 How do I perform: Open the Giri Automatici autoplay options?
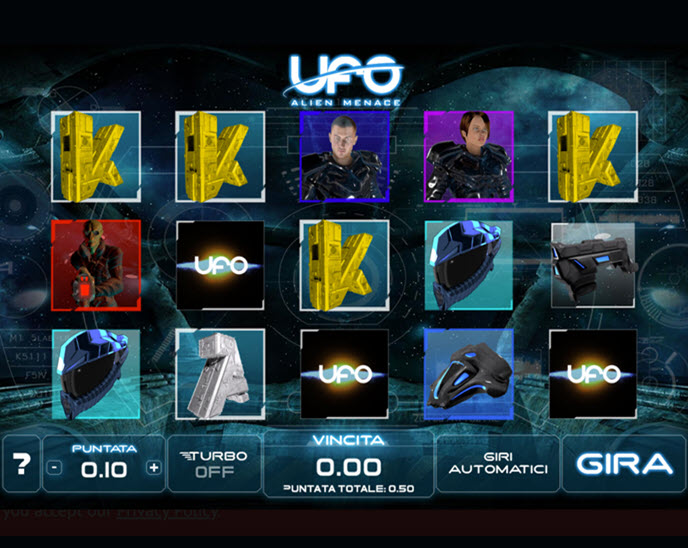(498, 464)
